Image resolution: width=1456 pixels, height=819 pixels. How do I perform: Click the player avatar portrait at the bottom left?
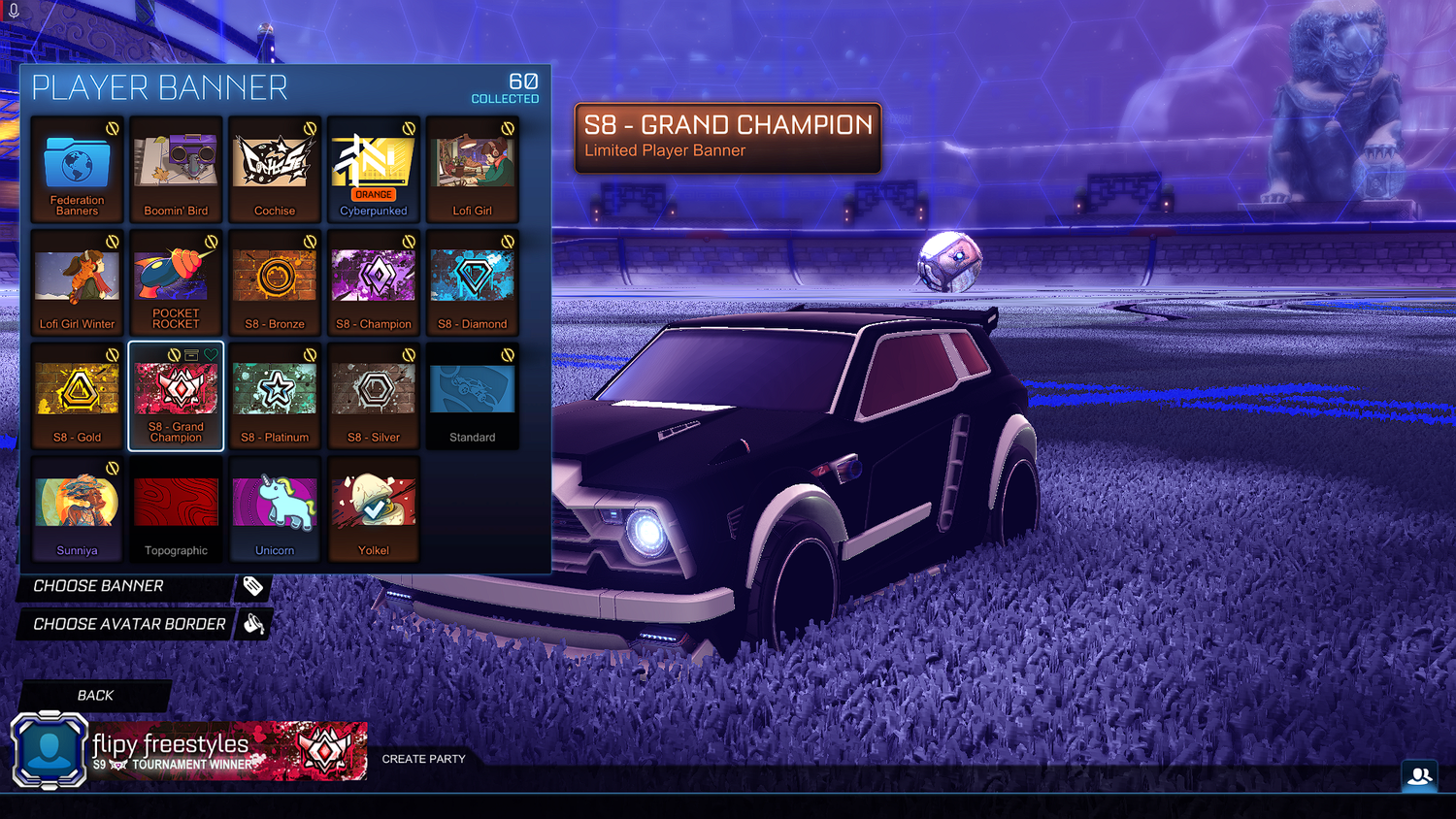49,749
